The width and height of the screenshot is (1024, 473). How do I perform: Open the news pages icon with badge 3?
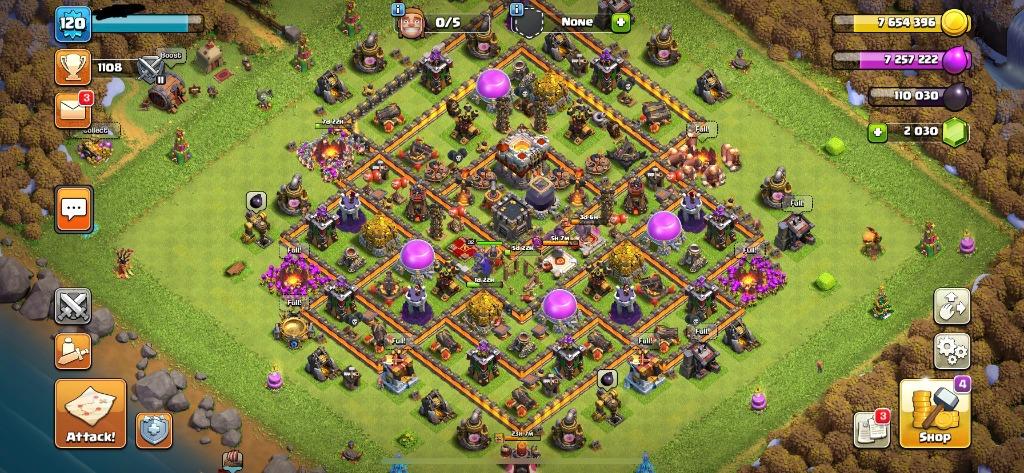click(x=871, y=429)
